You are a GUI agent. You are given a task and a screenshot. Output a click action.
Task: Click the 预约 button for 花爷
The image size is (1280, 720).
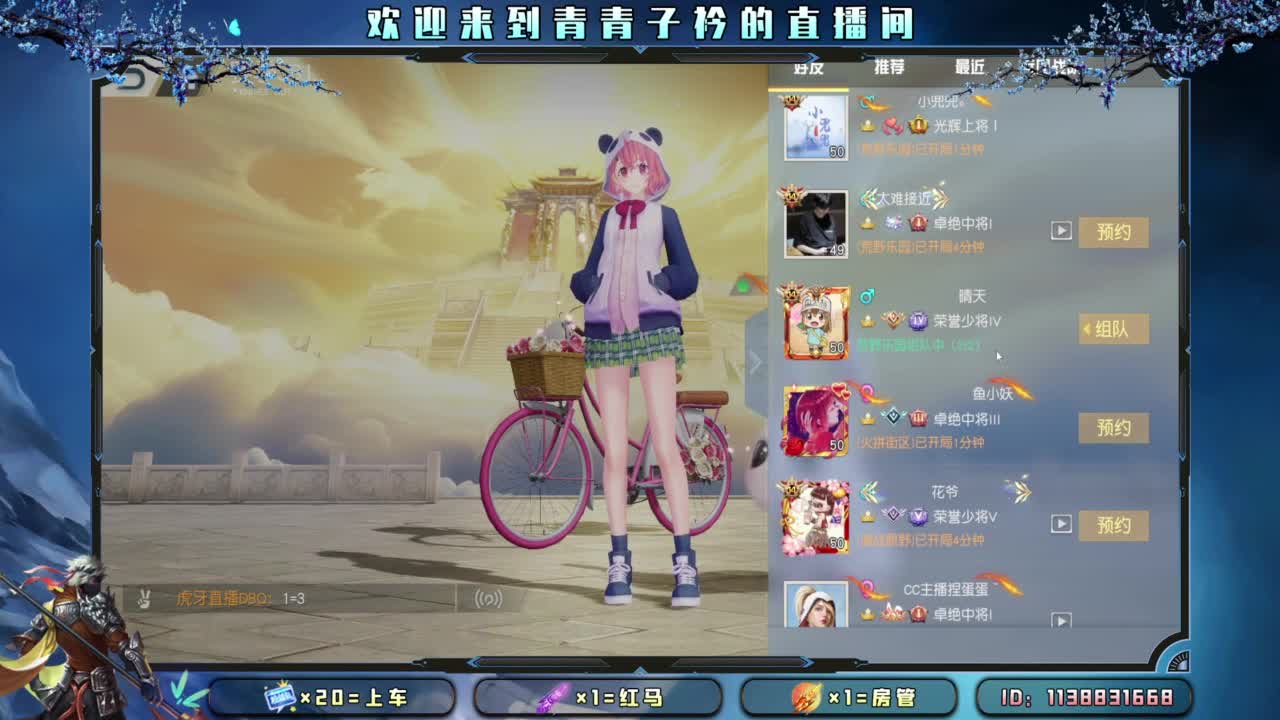[1114, 525]
